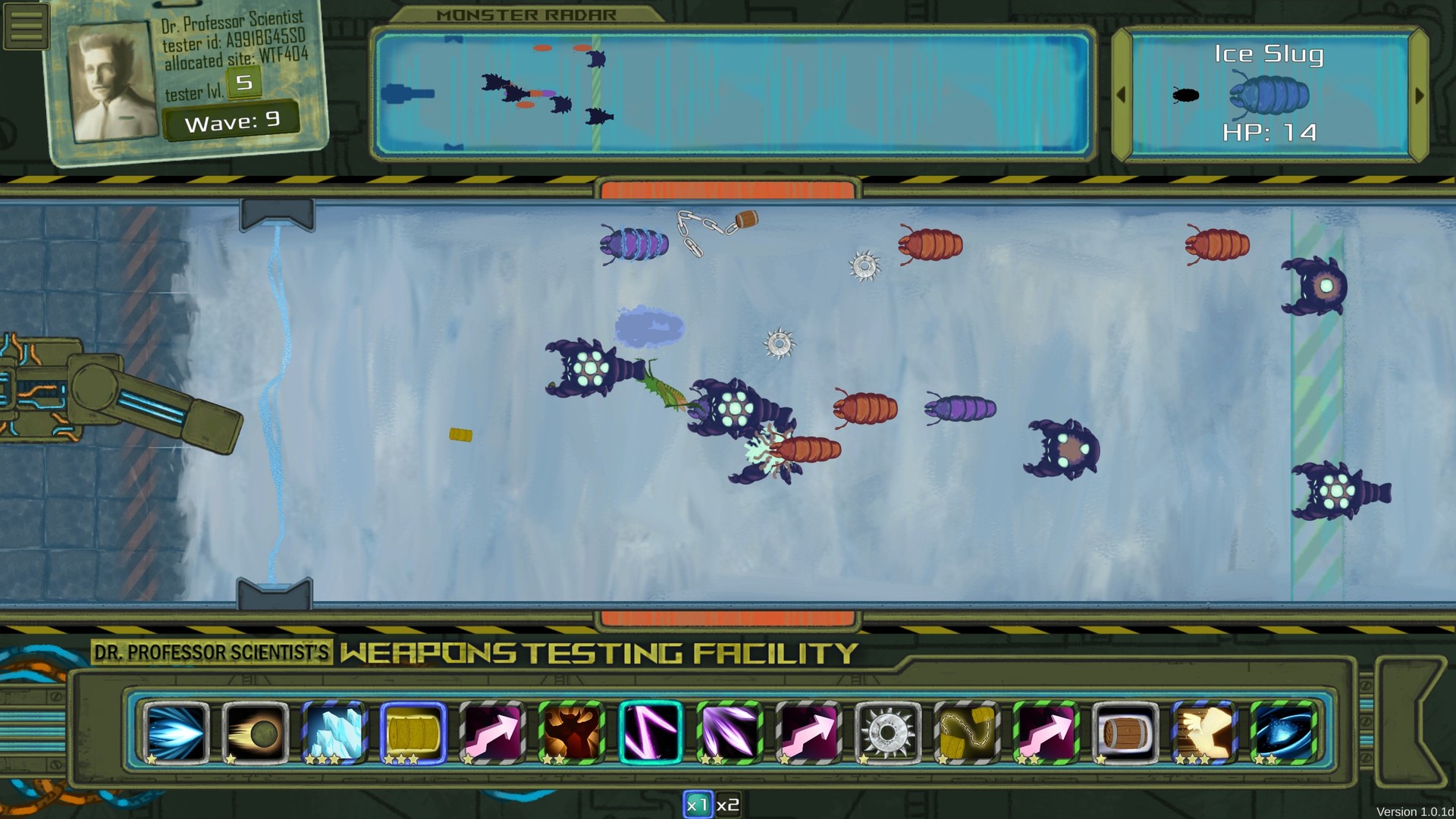Select the laser beam weapon icon

pyautogui.click(x=176, y=733)
